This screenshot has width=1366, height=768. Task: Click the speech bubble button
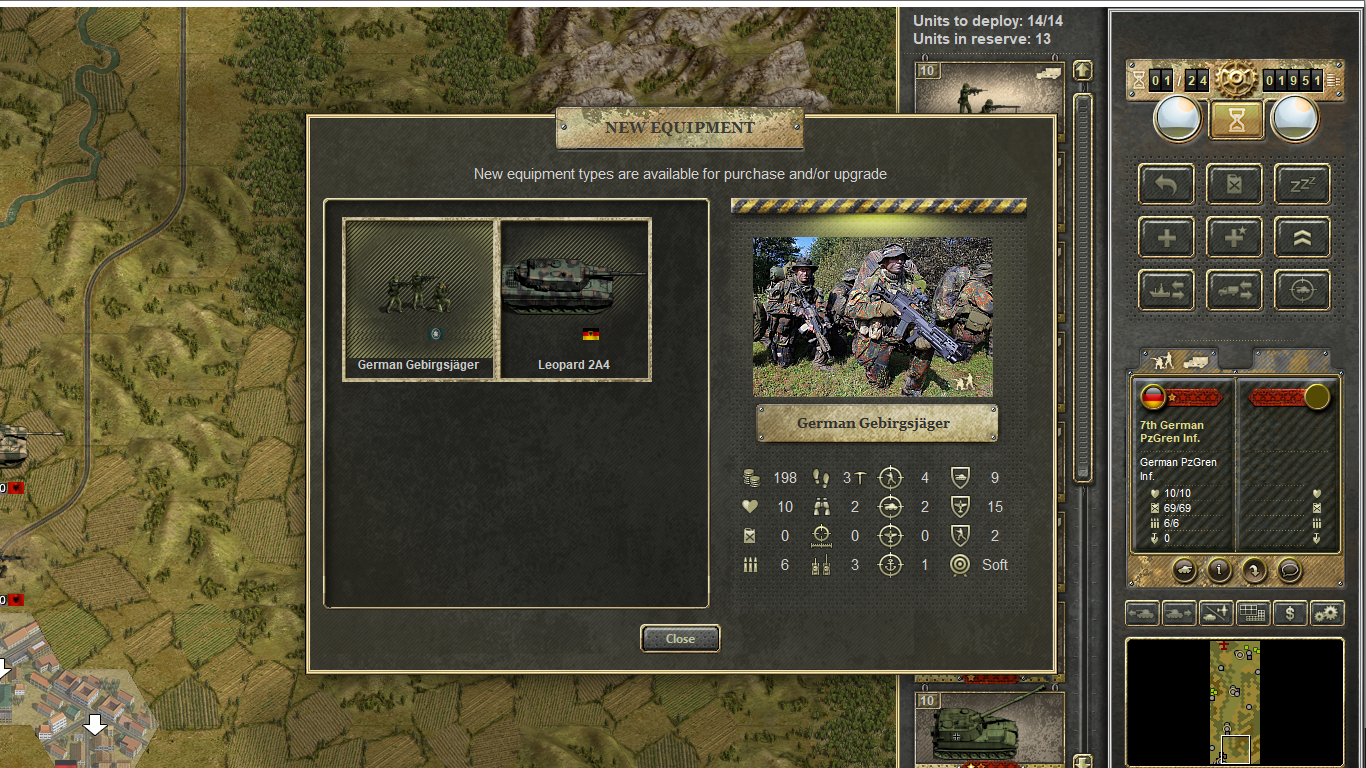click(x=1289, y=570)
